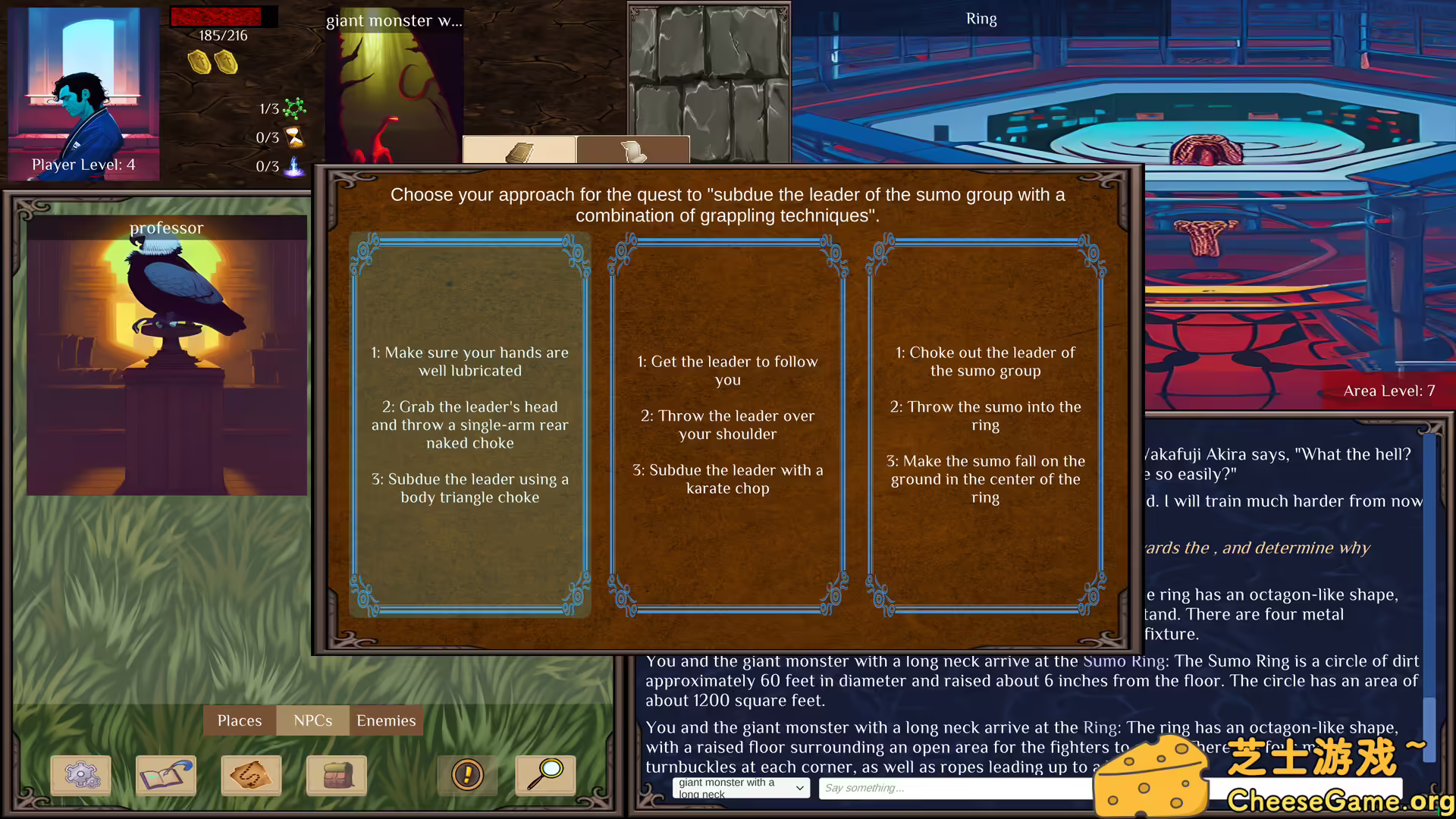Open the NPCs tab
Image resolution: width=1456 pixels, height=819 pixels.
[x=312, y=720]
